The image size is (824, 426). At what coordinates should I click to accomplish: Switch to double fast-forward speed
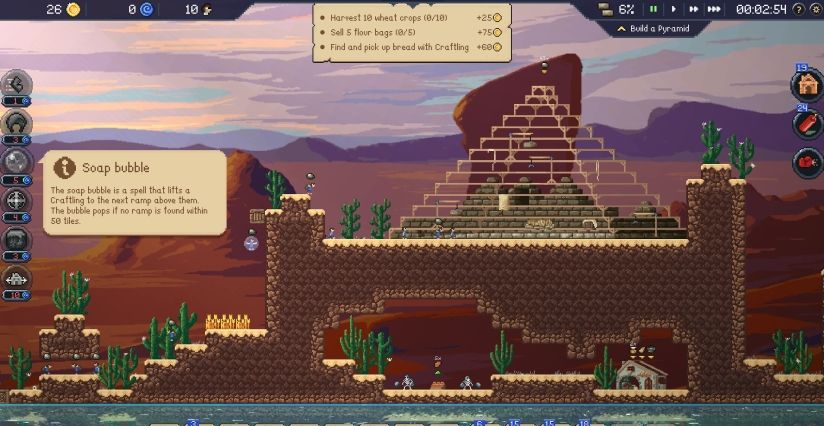click(x=693, y=9)
